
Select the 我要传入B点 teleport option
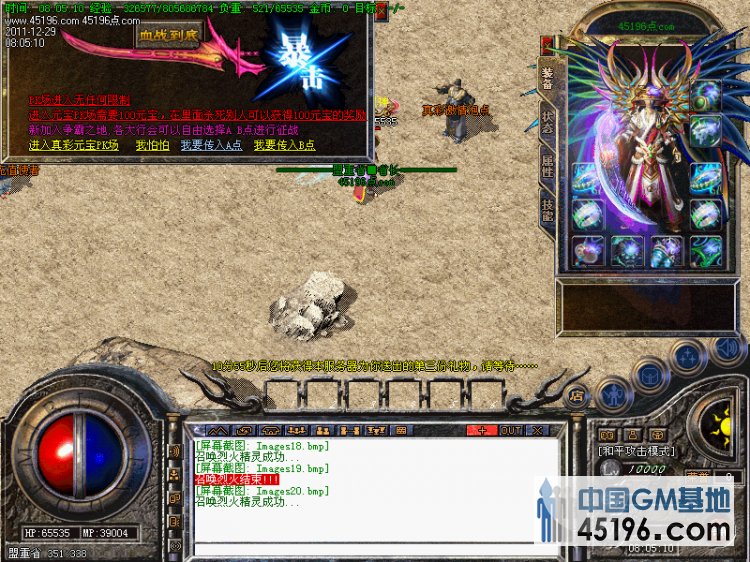(283, 145)
